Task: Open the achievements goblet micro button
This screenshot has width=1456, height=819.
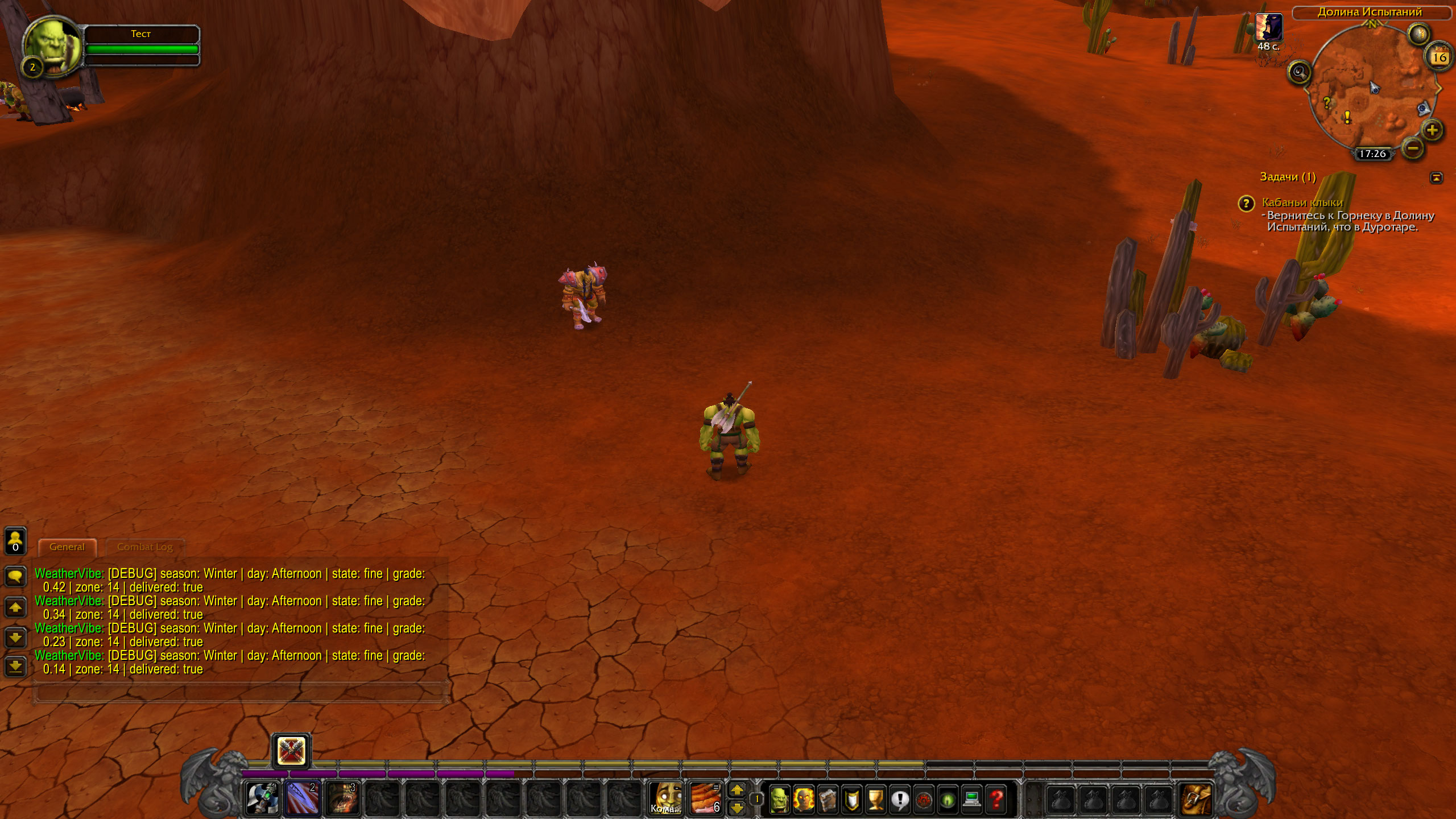Action: tap(876, 800)
